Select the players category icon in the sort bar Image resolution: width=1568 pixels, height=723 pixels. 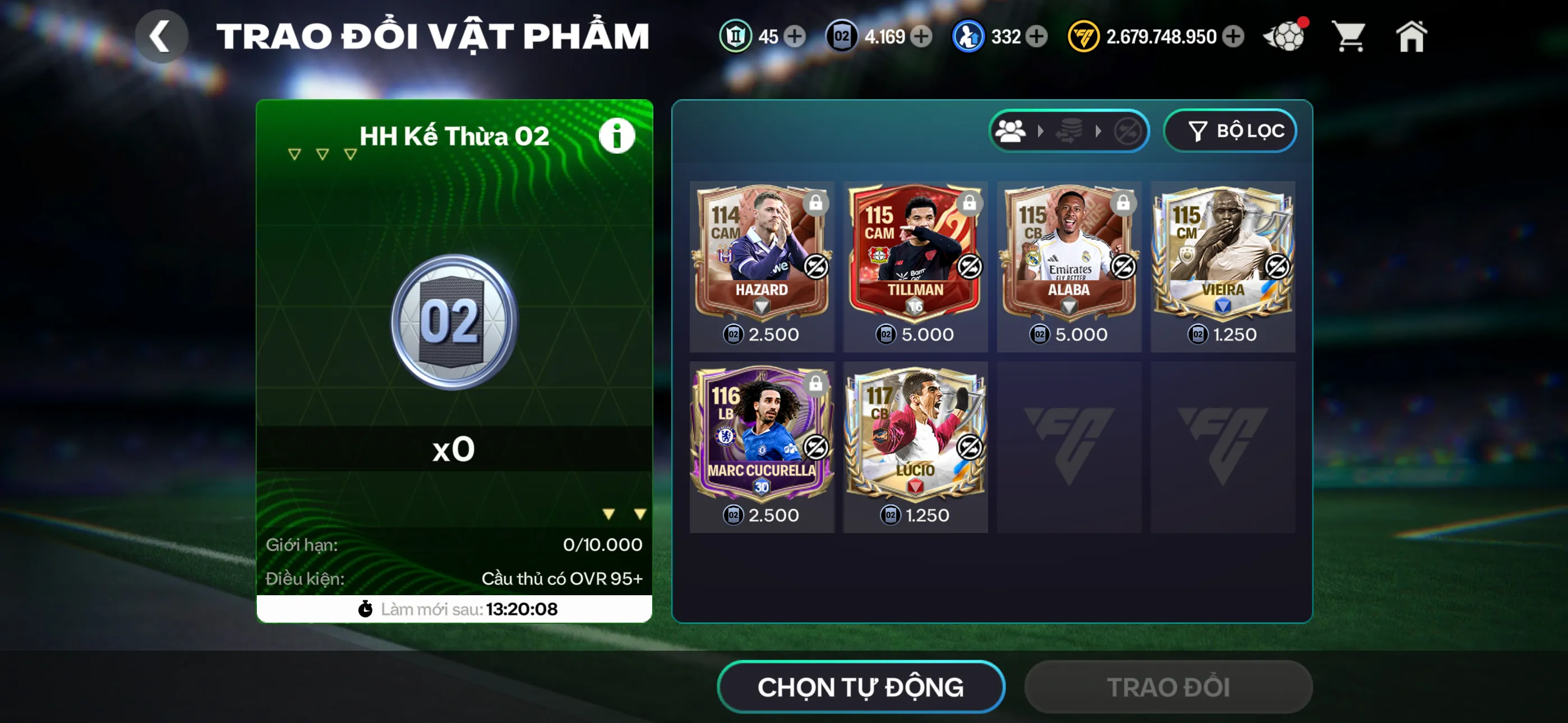pyautogui.click(x=1010, y=131)
